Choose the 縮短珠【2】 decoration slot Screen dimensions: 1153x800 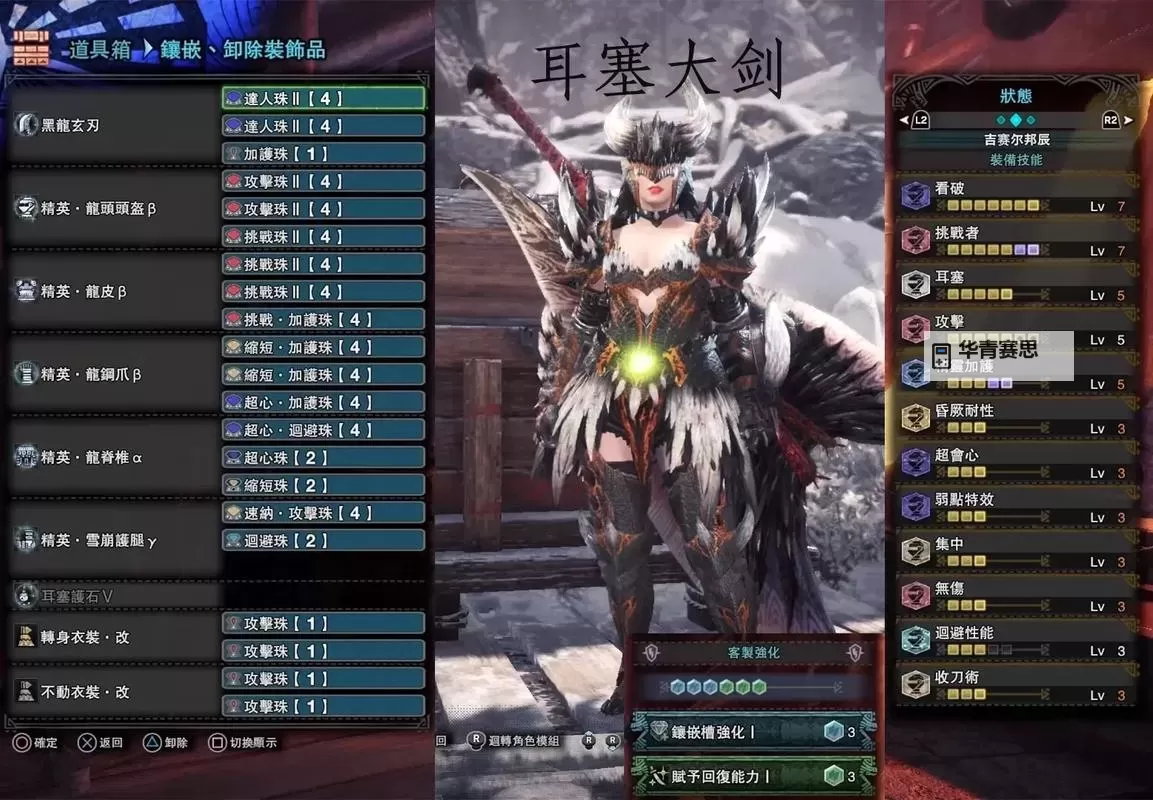point(323,486)
